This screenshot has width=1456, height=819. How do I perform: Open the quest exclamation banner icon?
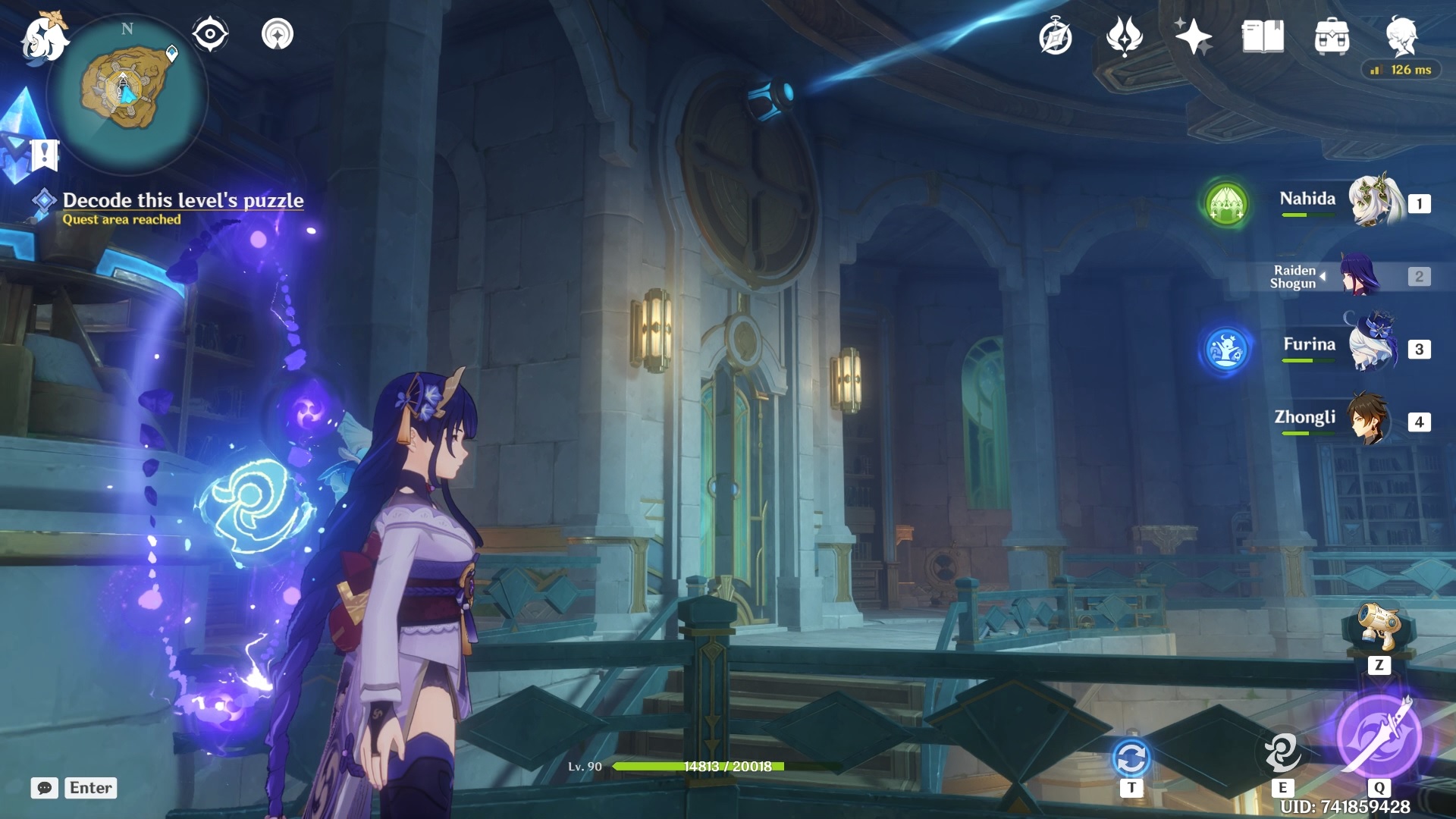pos(44,155)
